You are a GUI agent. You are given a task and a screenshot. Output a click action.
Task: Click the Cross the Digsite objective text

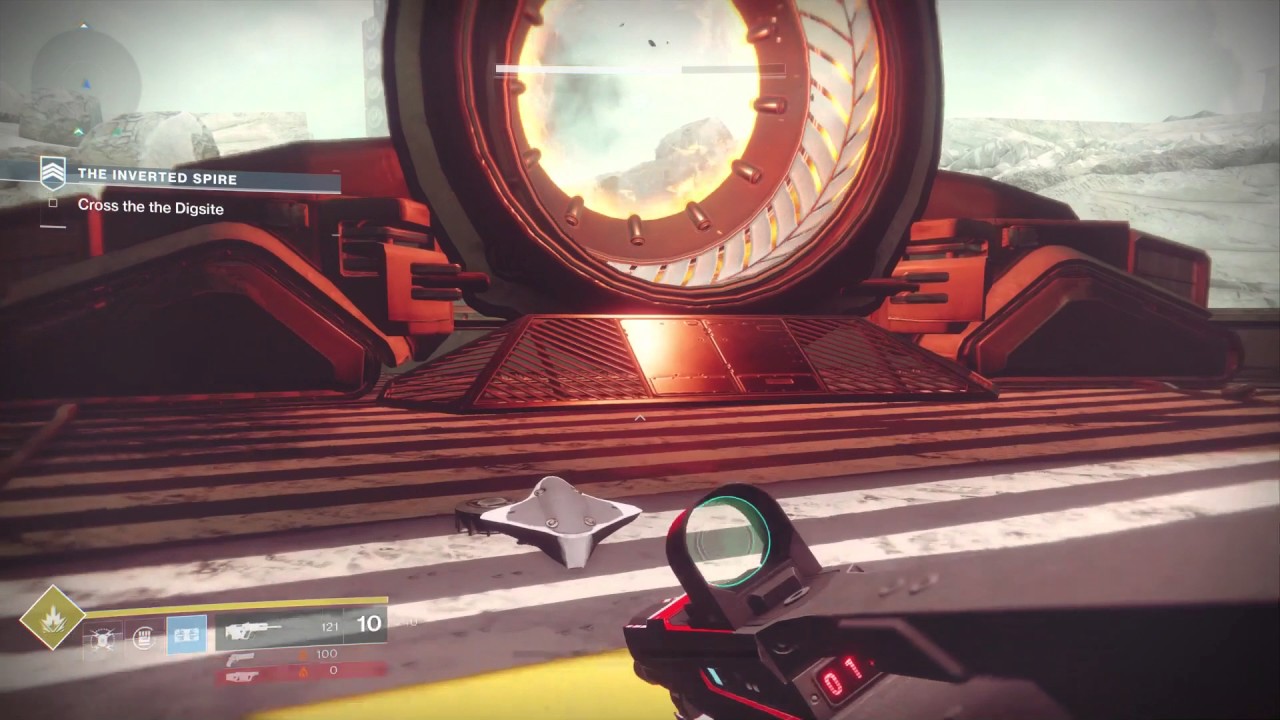[152, 207]
